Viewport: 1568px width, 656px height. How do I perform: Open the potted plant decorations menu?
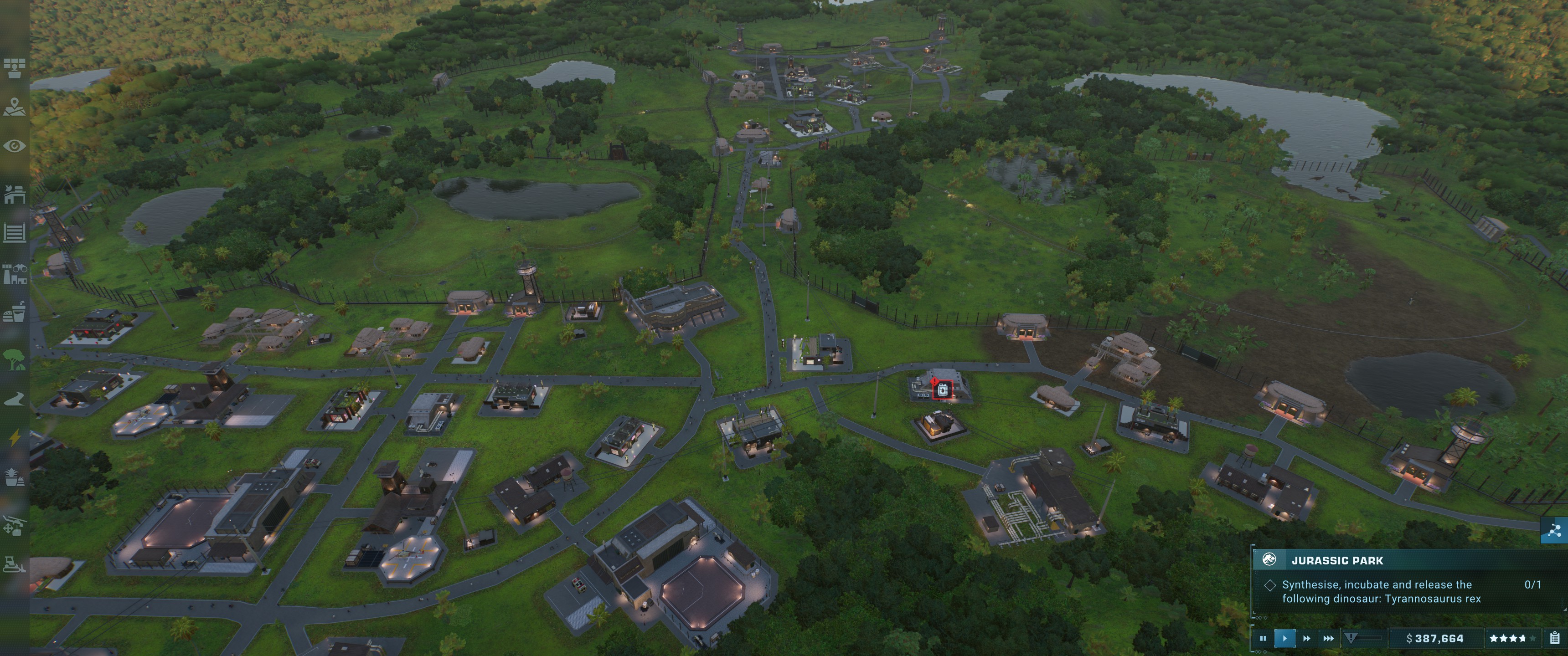[x=14, y=477]
